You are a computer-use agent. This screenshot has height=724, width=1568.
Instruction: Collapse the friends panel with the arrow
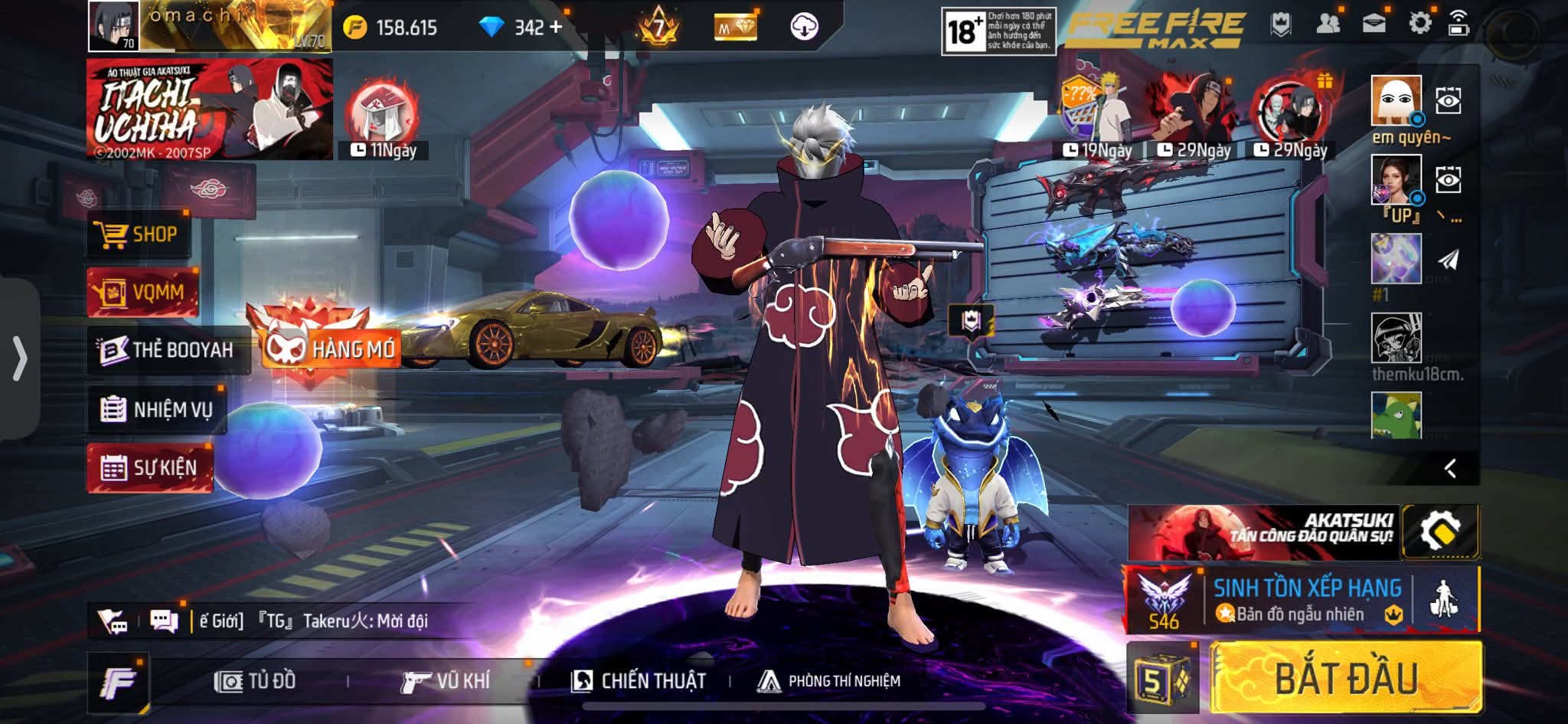pyautogui.click(x=1449, y=468)
